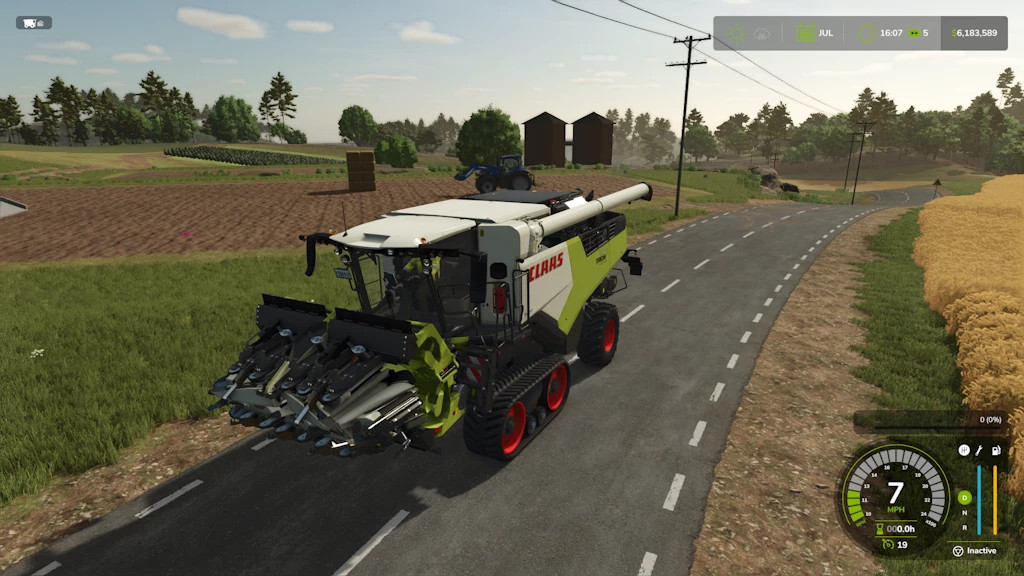This screenshot has height=576, width=1024.
Task: Click the calendar icon showing JUL
Action: click(805, 33)
